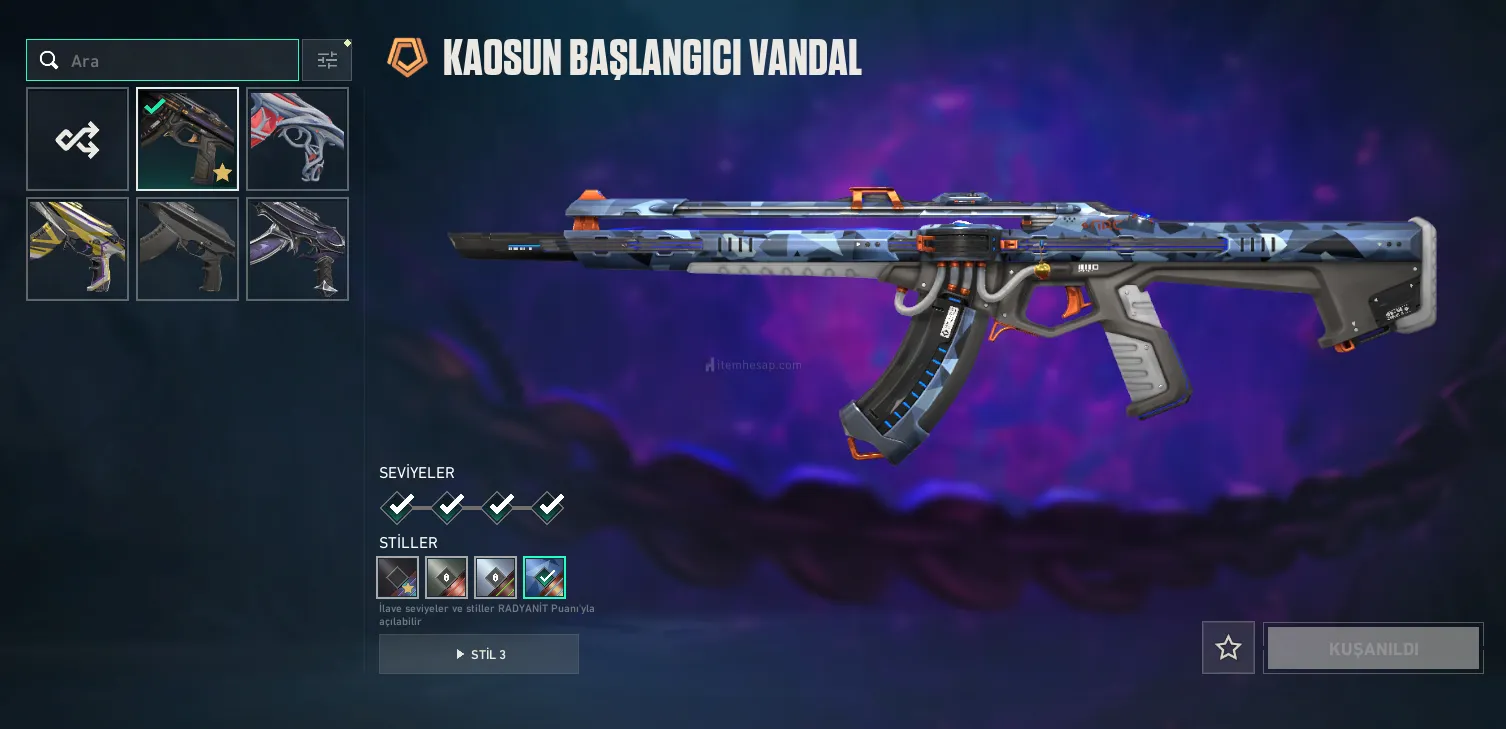Select the dark style swatch with star
1506x729 pixels.
[397, 577]
